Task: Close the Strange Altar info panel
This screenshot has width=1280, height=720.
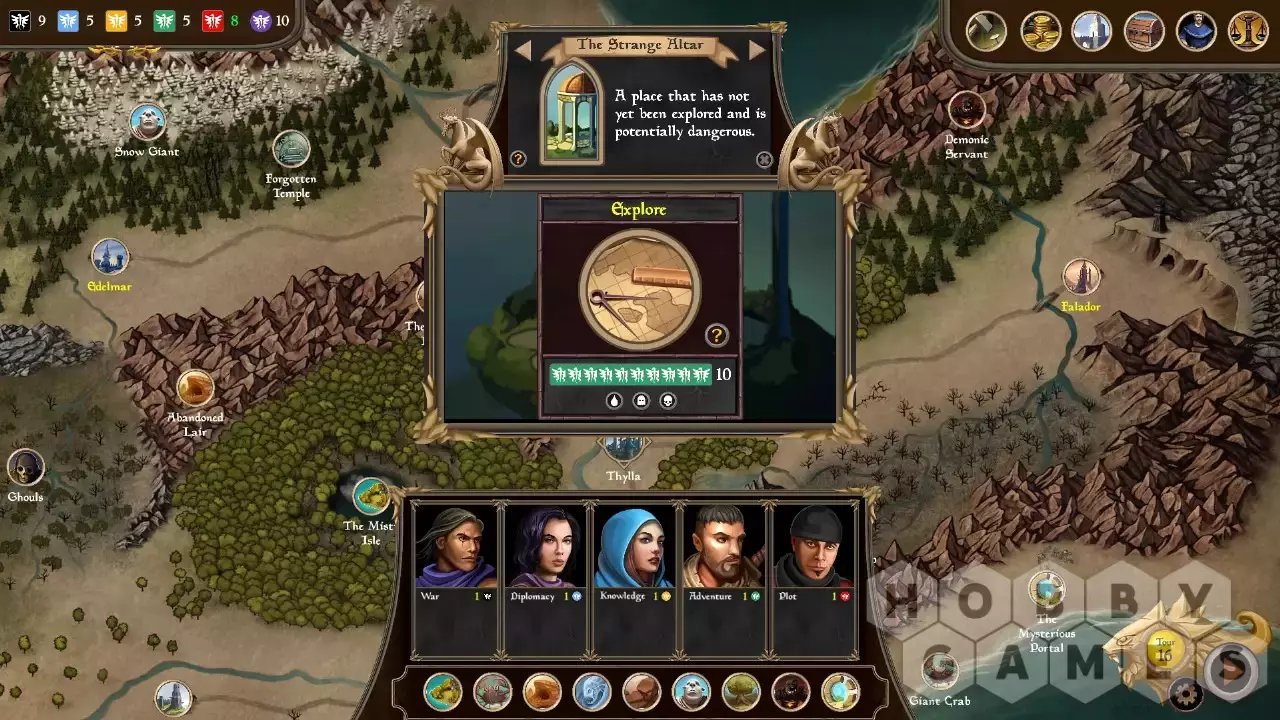Action: click(x=764, y=159)
